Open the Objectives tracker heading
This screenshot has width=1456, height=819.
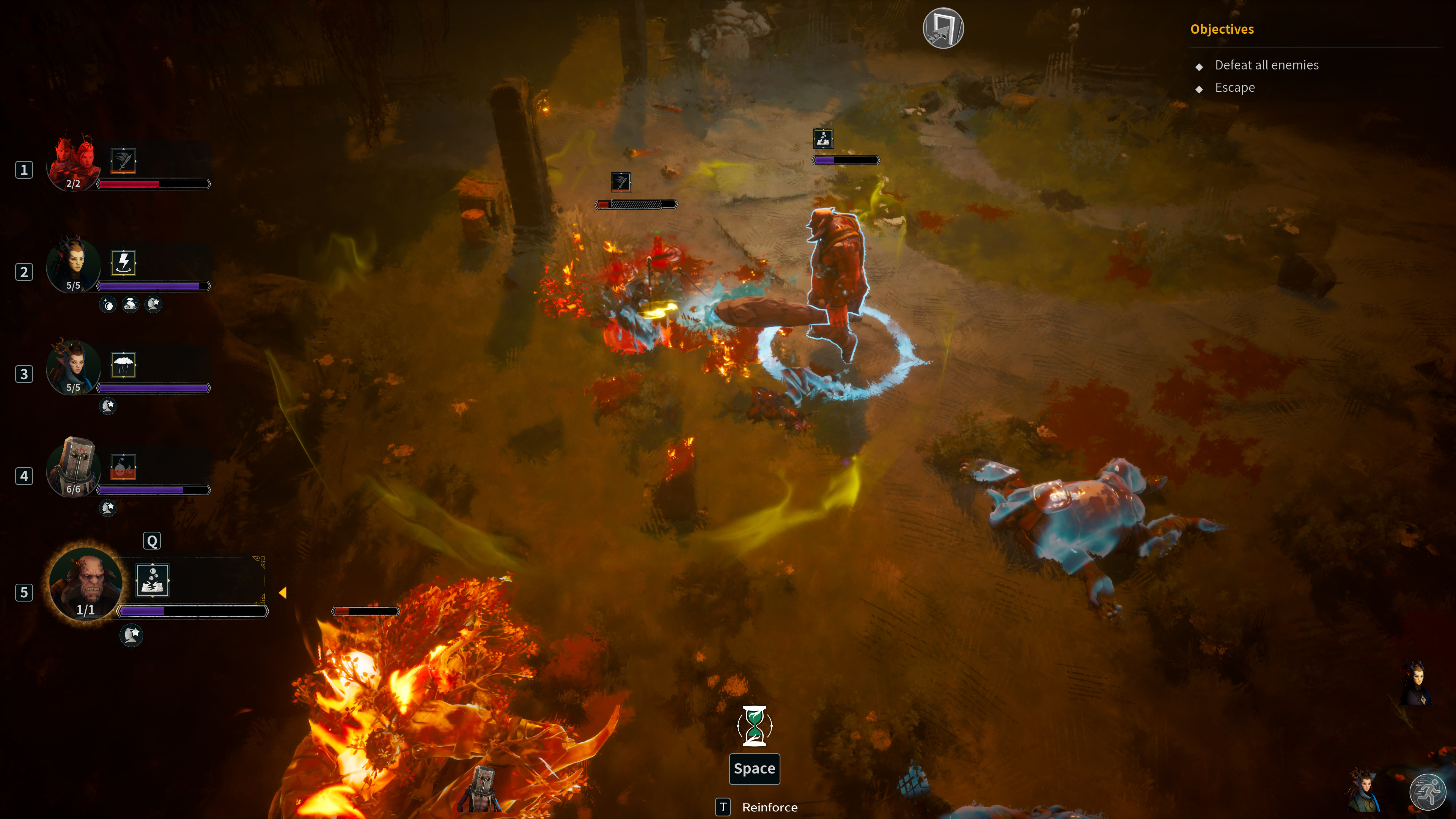[x=1222, y=29]
